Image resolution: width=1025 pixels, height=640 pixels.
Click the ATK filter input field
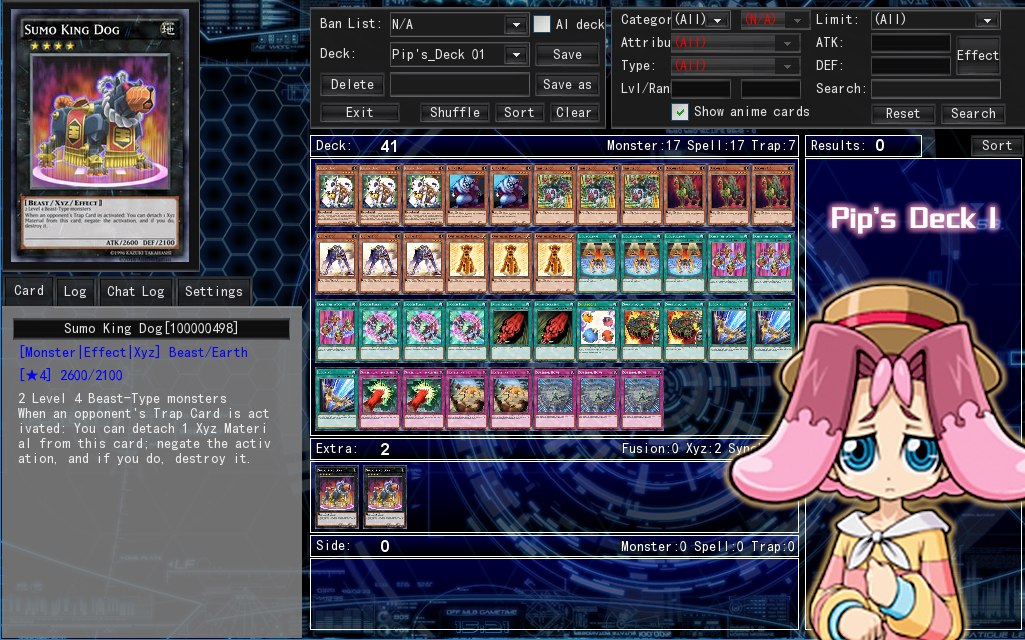[x=910, y=43]
